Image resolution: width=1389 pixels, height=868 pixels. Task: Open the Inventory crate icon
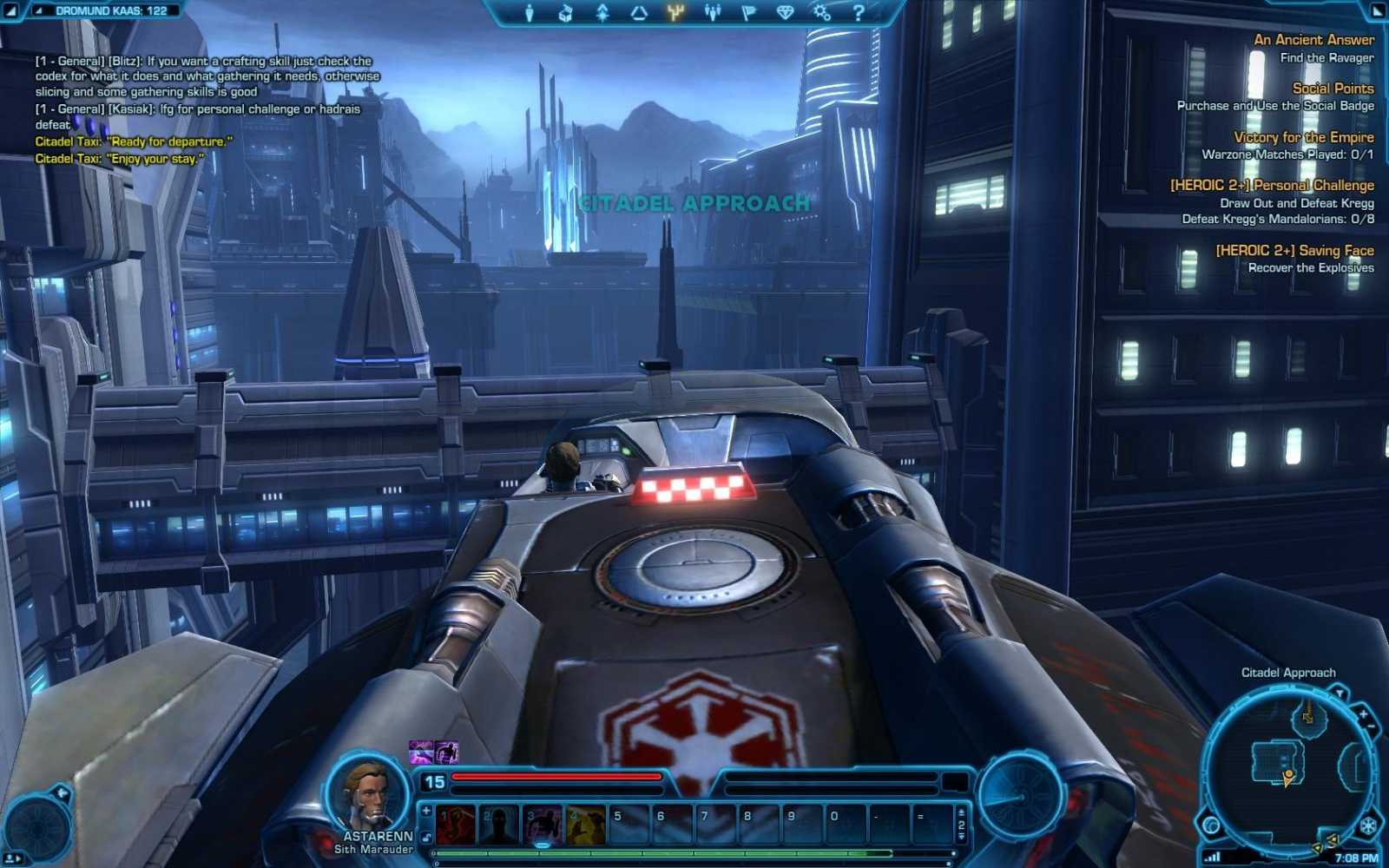pos(566,12)
